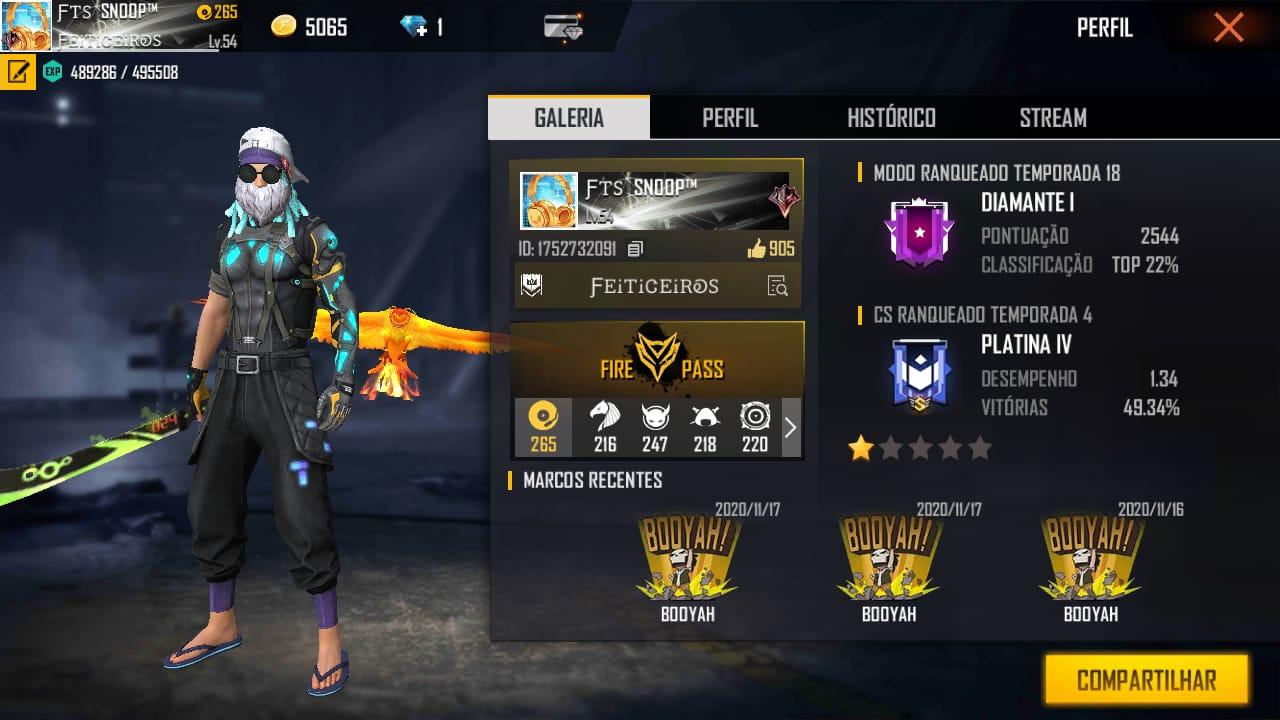Viewport: 1280px width, 720px height.
Task: Inspect the Feiticeiros guild via the search icon
Action: click(x=777, y=287)
